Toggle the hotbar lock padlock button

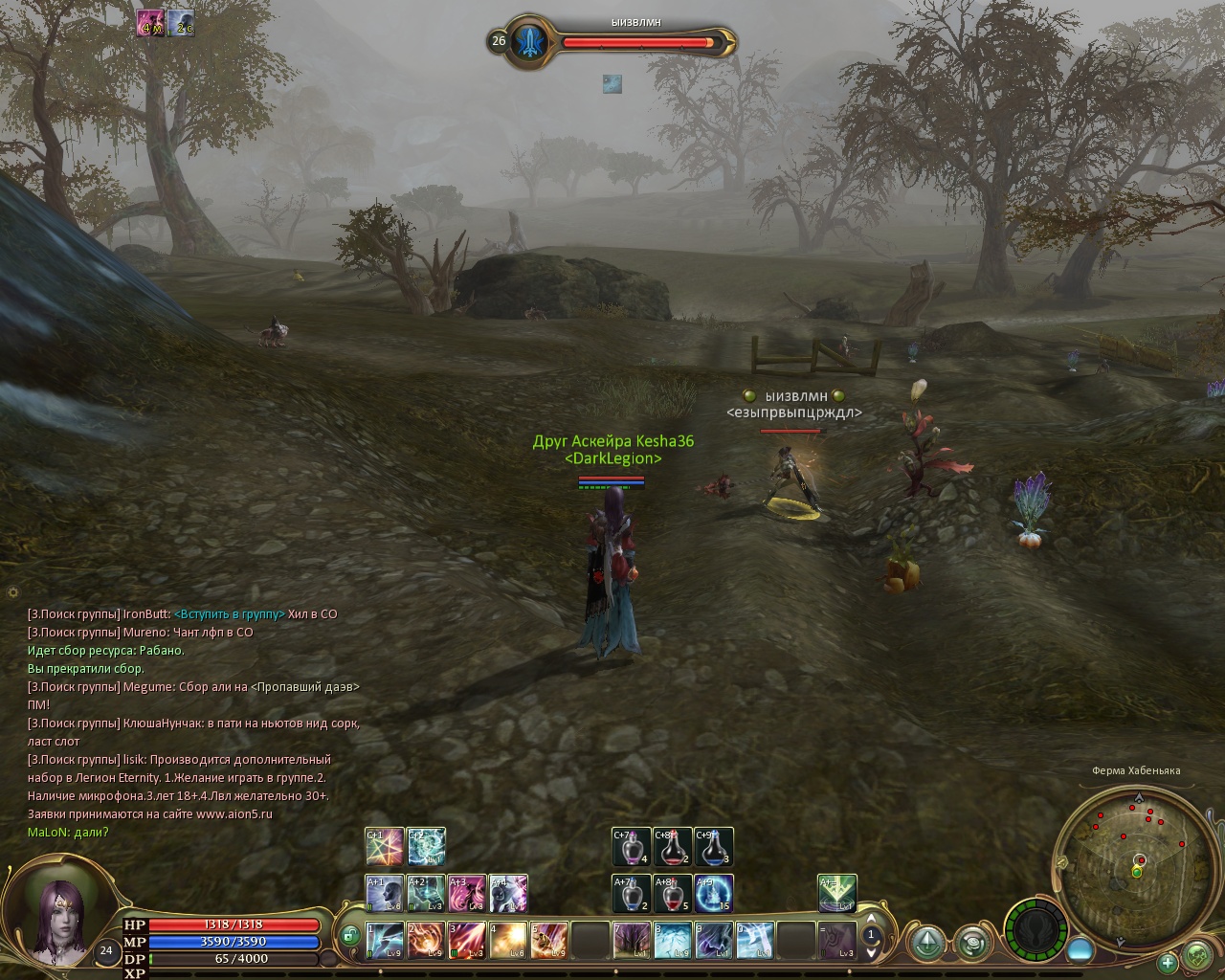[349, 933]
